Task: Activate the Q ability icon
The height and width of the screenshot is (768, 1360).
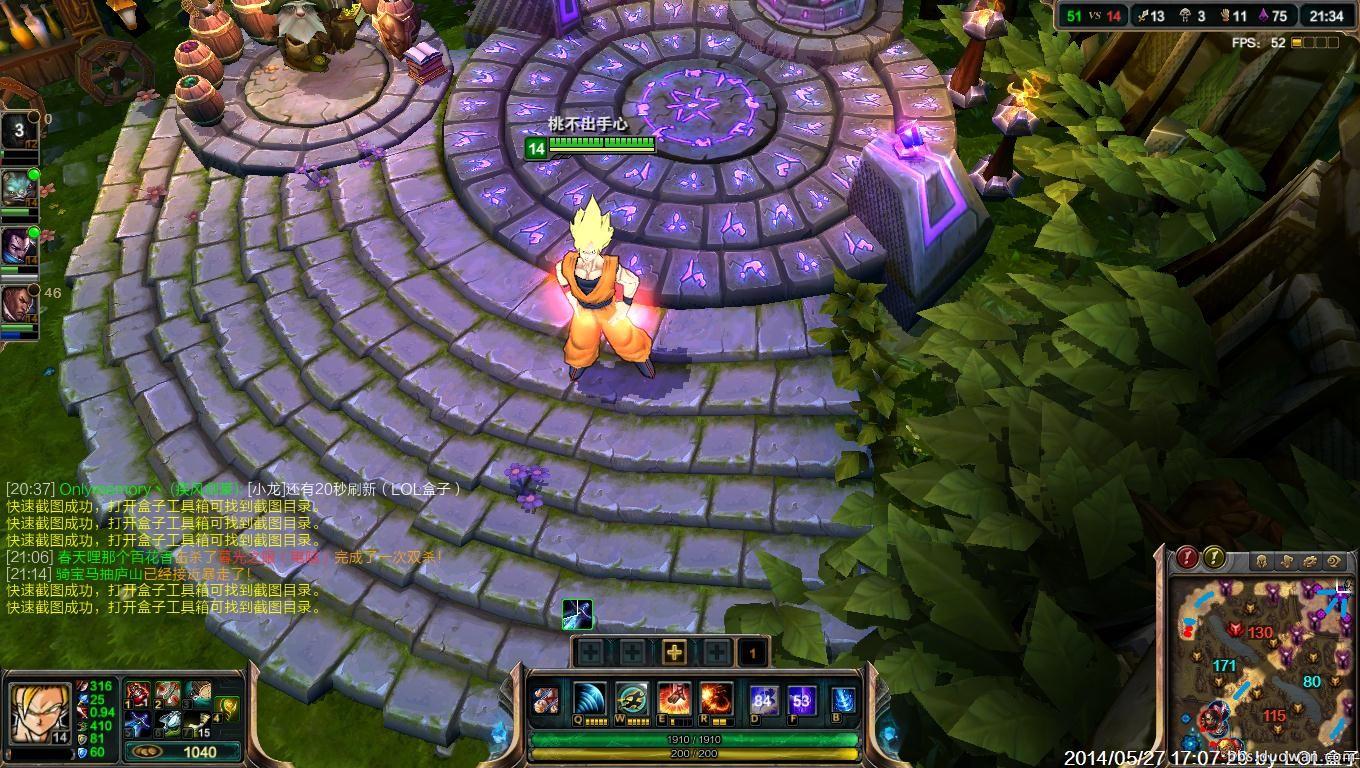Action: coord(589,697)
